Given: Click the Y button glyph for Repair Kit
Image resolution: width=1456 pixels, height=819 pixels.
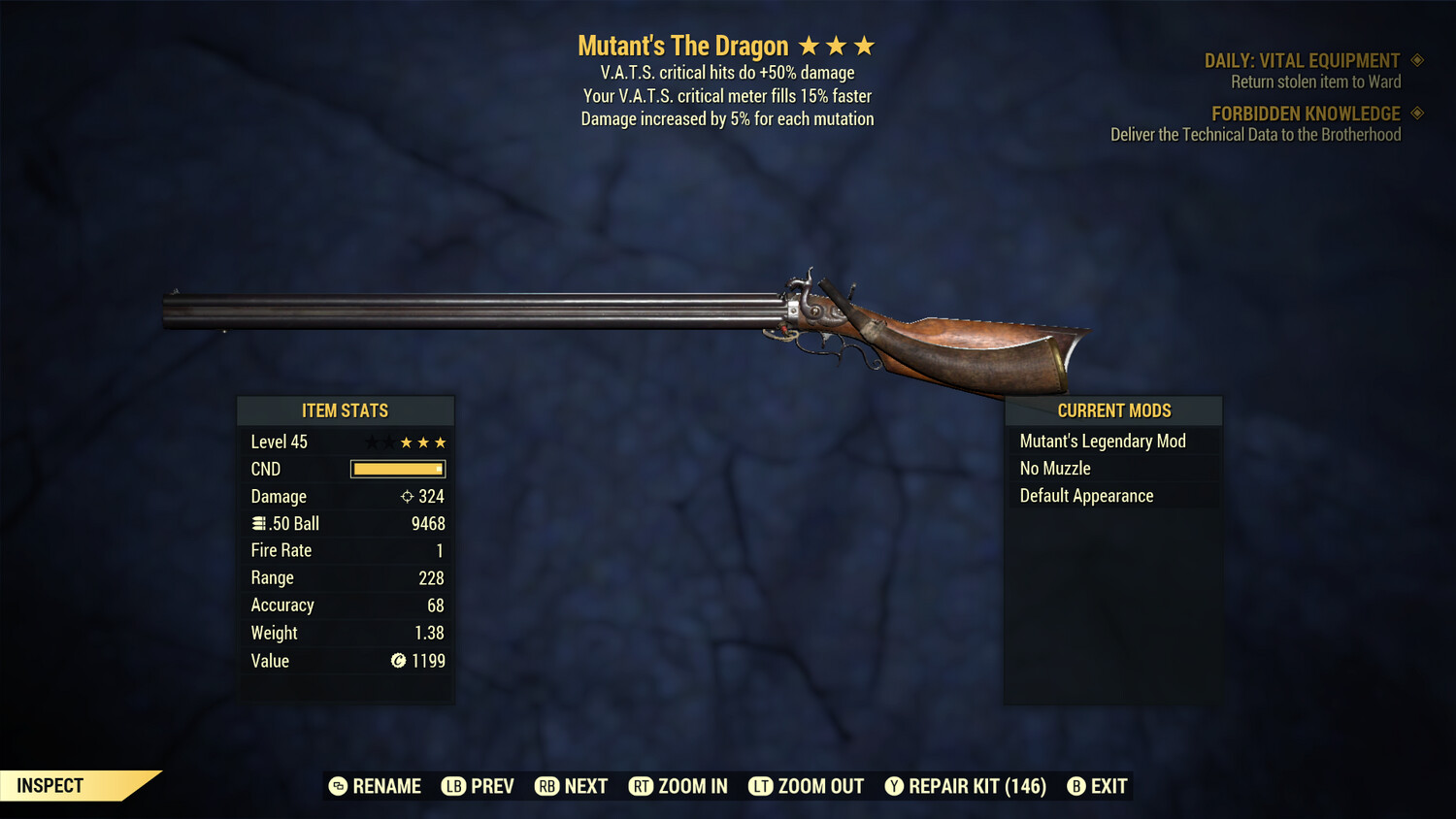Looking at the screenshot, I should click(x=894, y=786).
